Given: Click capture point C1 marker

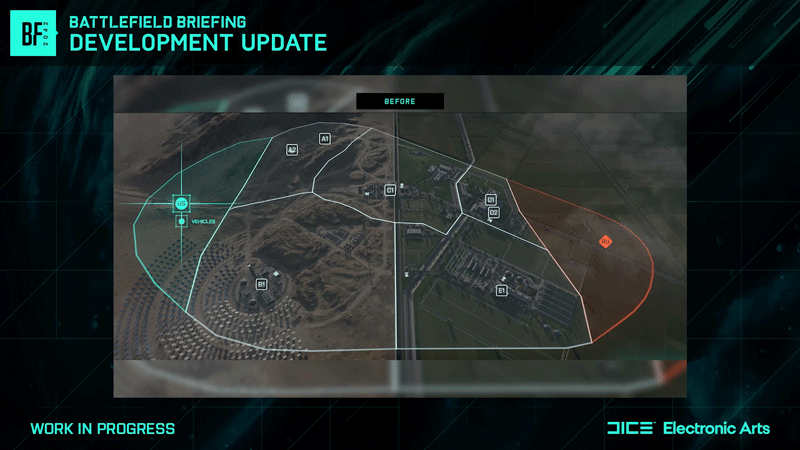Looking at the screenshot, I should 391,189.
